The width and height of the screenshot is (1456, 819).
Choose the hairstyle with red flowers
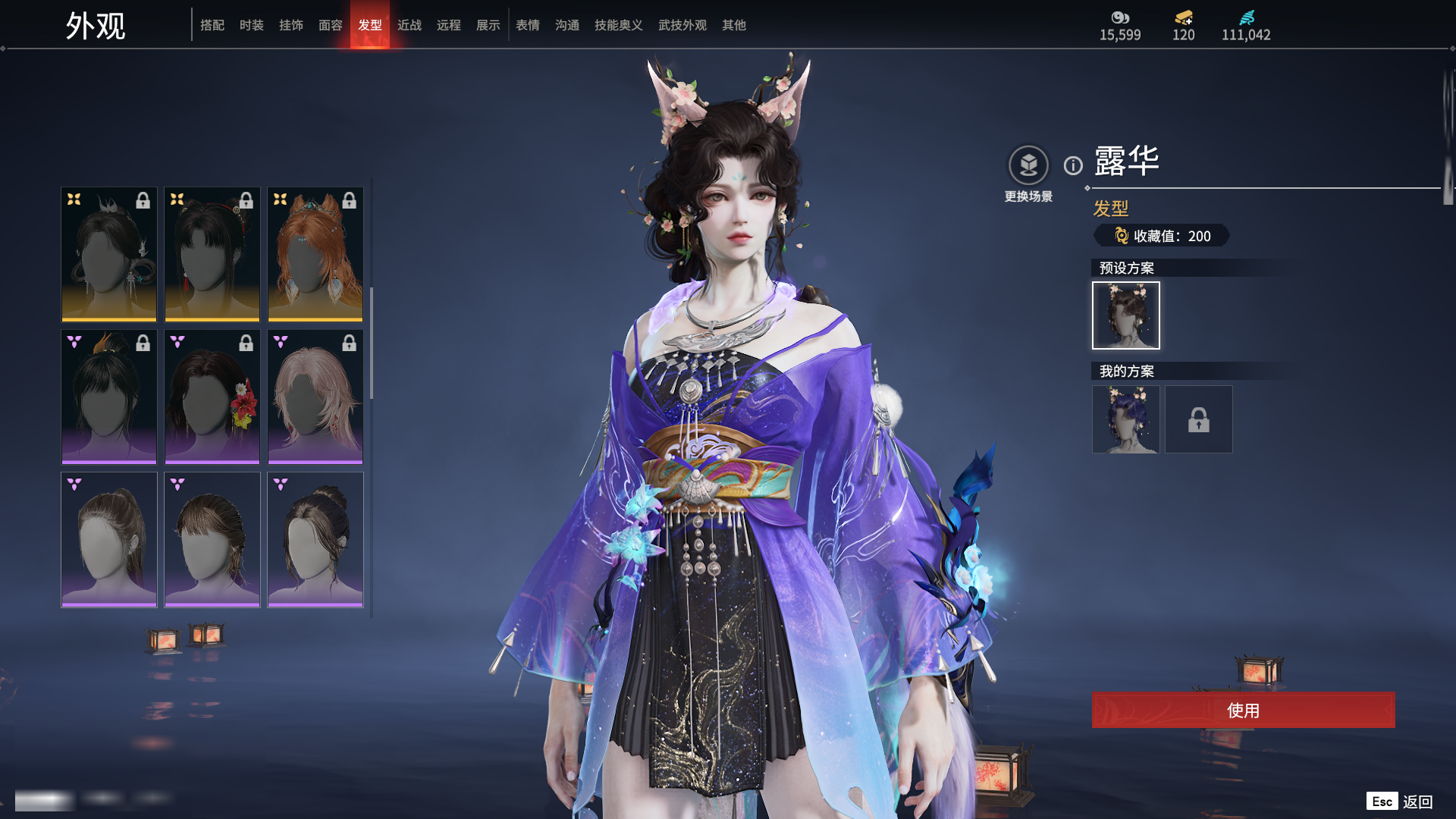212,397
